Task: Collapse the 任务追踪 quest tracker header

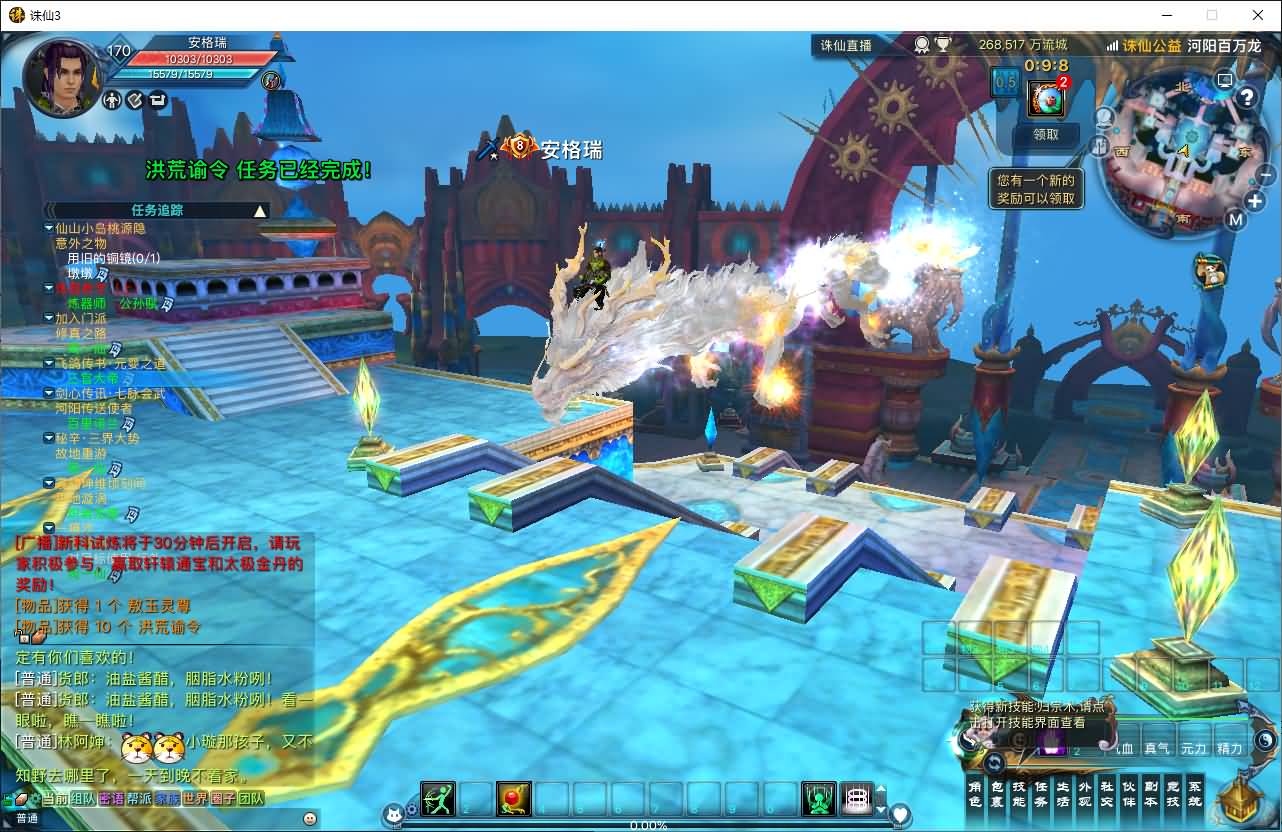Action: [260, 211]
